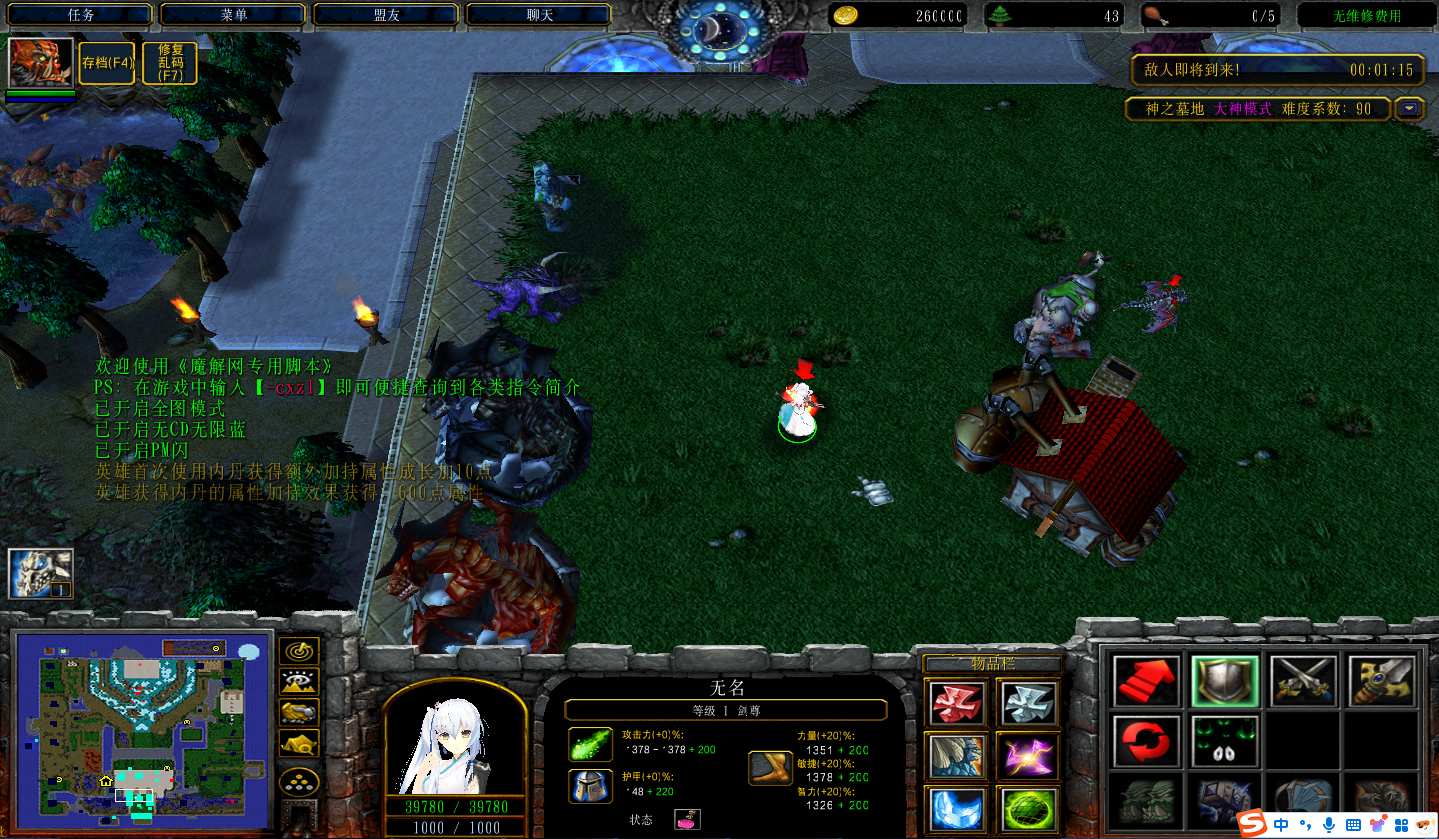The width and height of the screenshot is (1439, 839).
Task: Open the 盟友 allies menu
Action: [x=386, y=15]
